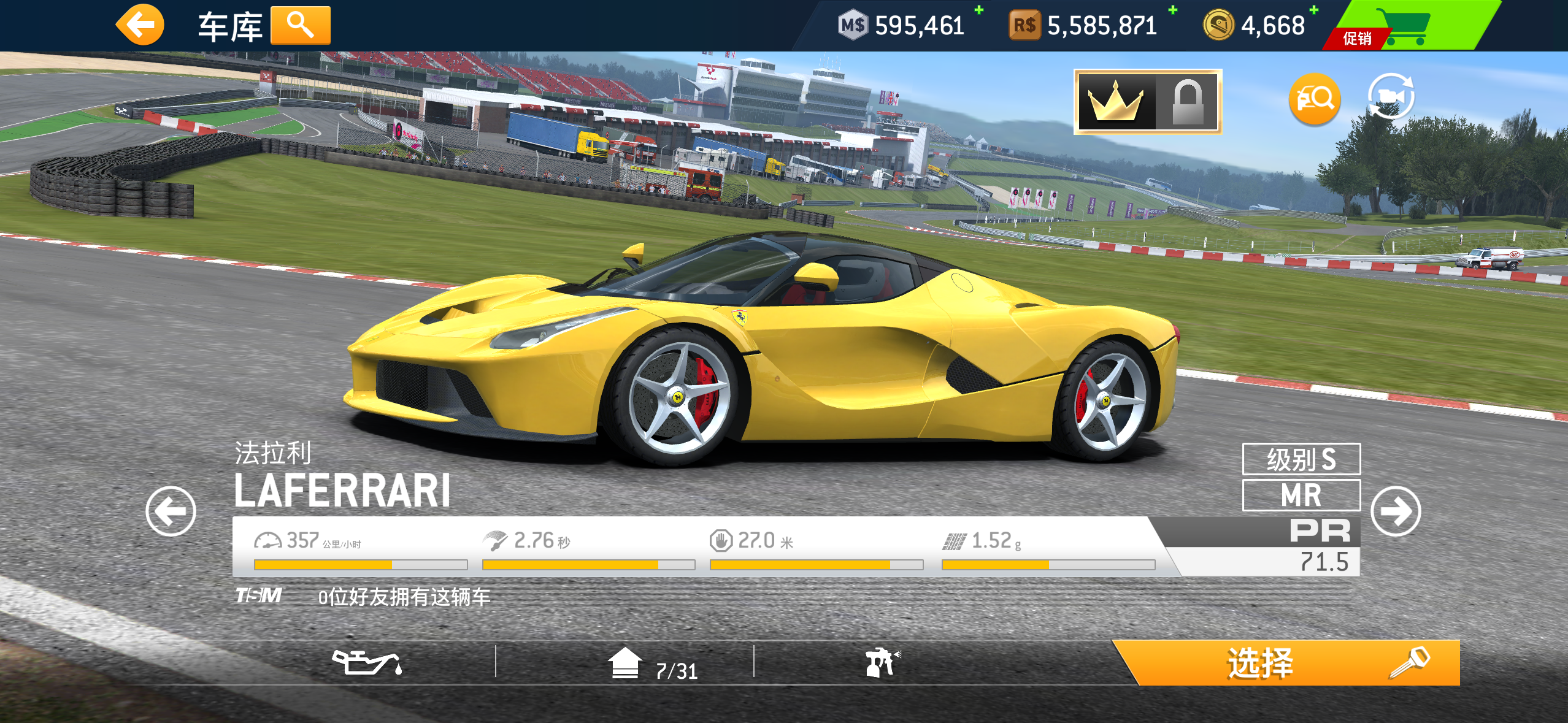The width and height of the screenshot is (1568, 723).
Task: Select the padlock filter toggle
Action: (x=1188, y=102)
